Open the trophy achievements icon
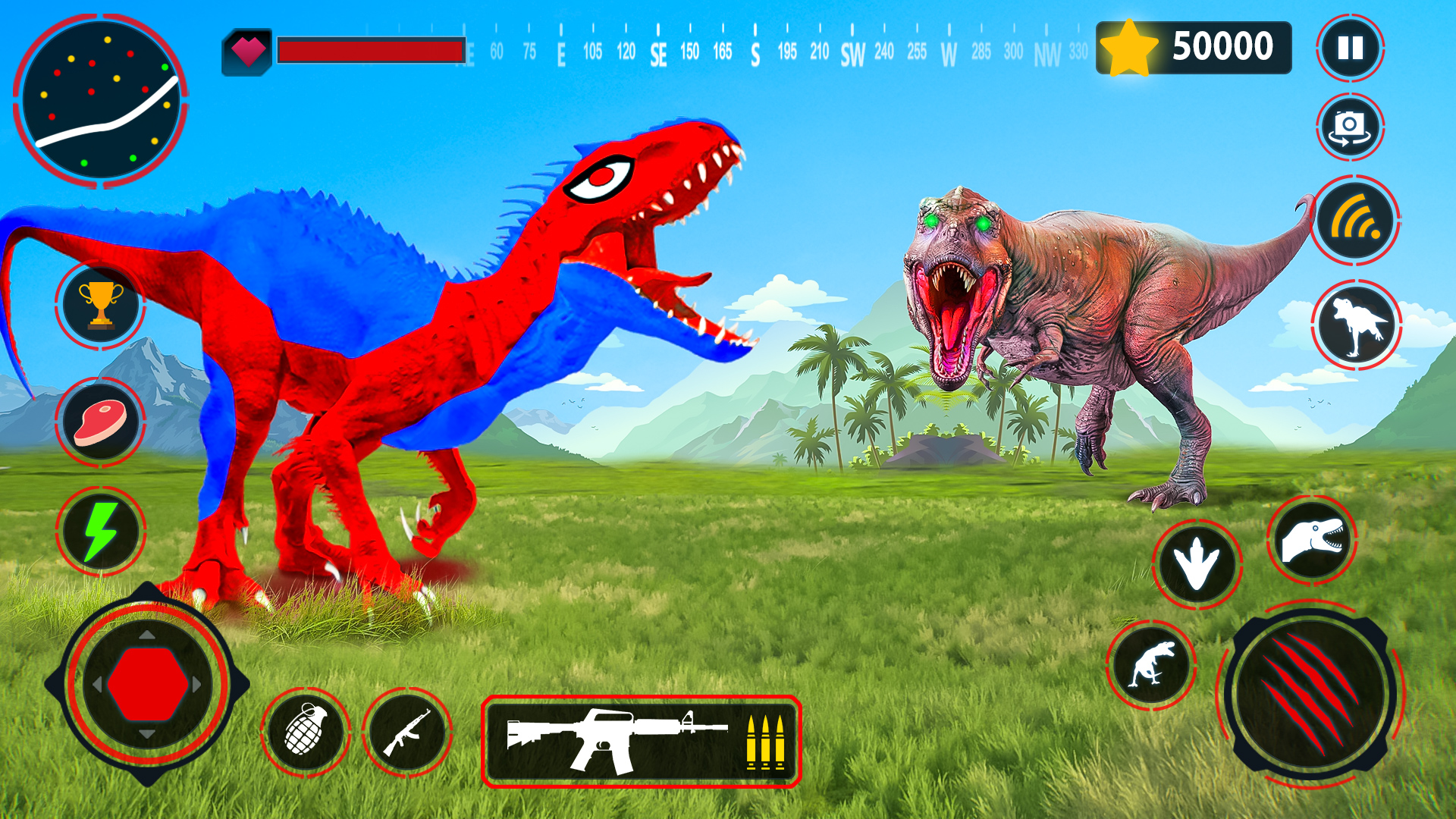The height and width of the screenshot is (819, 1456). [101, 305]
